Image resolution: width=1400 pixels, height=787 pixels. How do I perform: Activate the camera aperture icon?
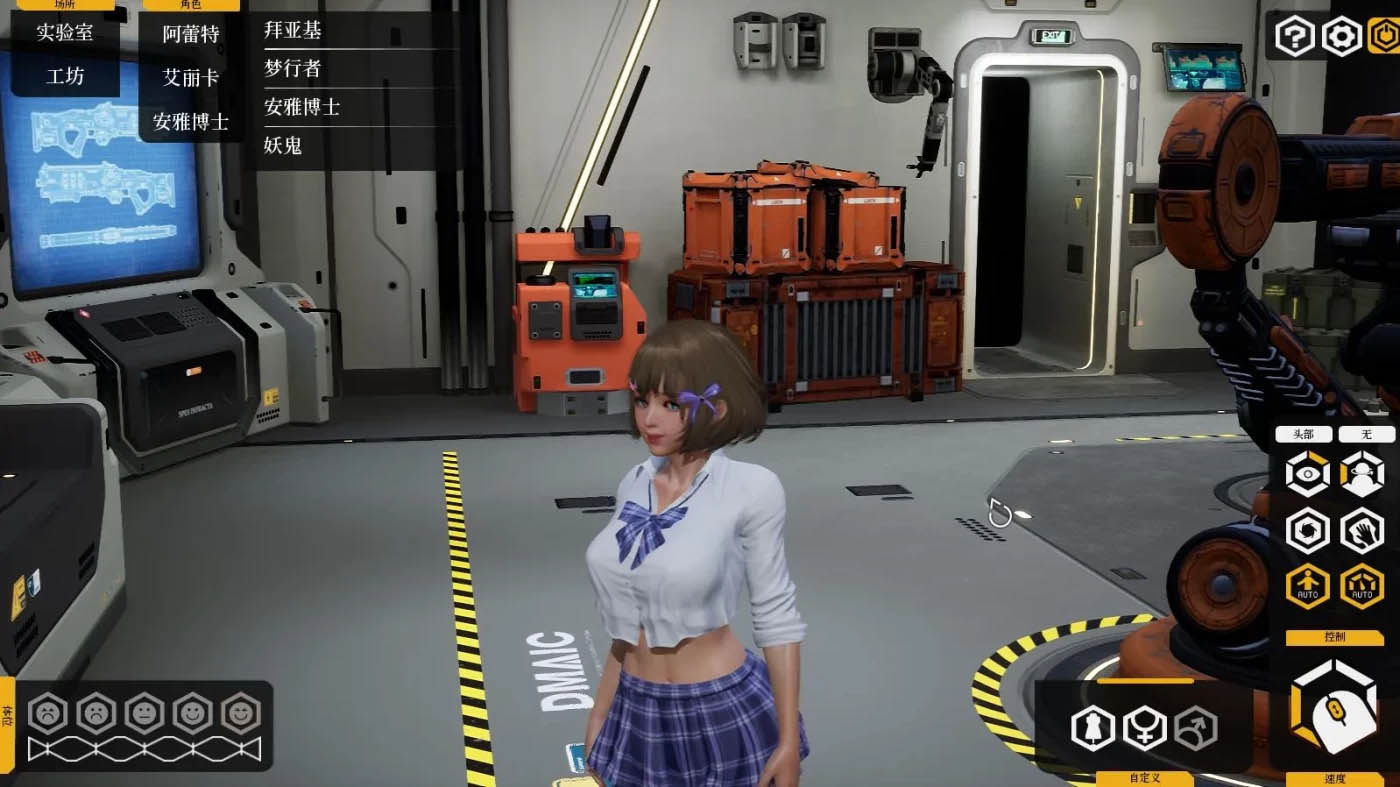click(x=1307, y=530)
